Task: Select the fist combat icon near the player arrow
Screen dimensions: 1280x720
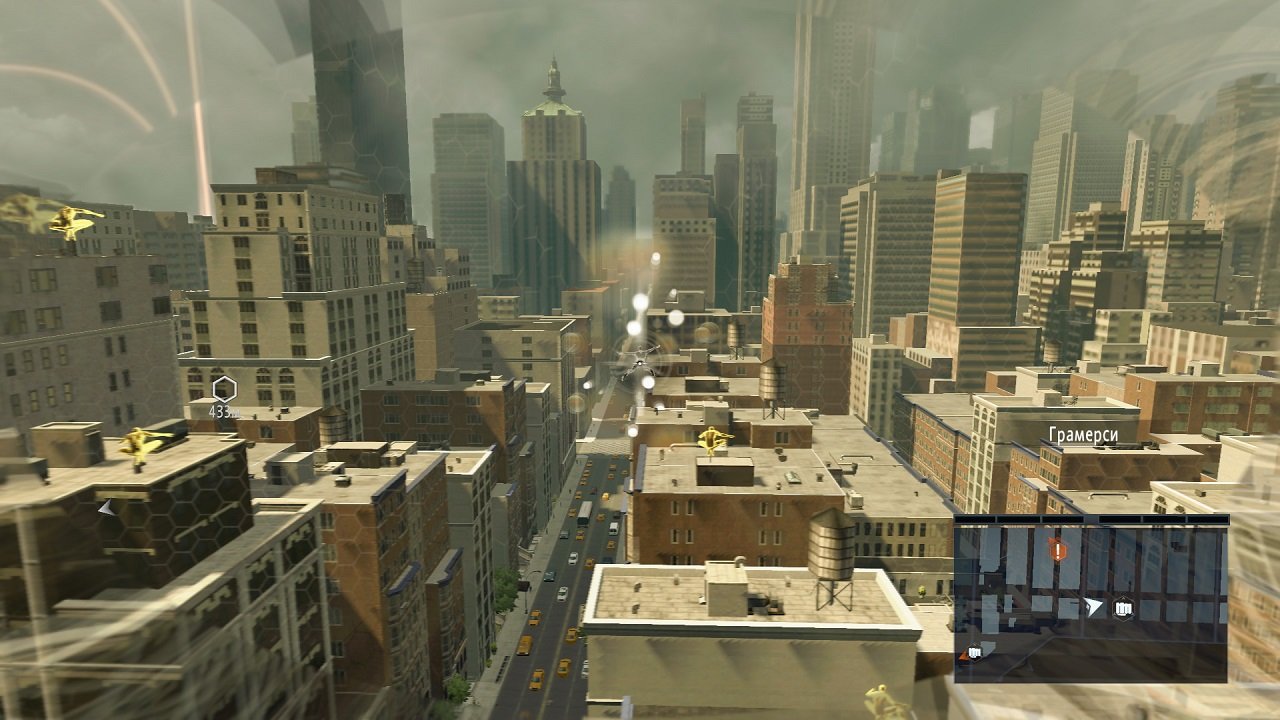Action: (x=1123, y=609)
